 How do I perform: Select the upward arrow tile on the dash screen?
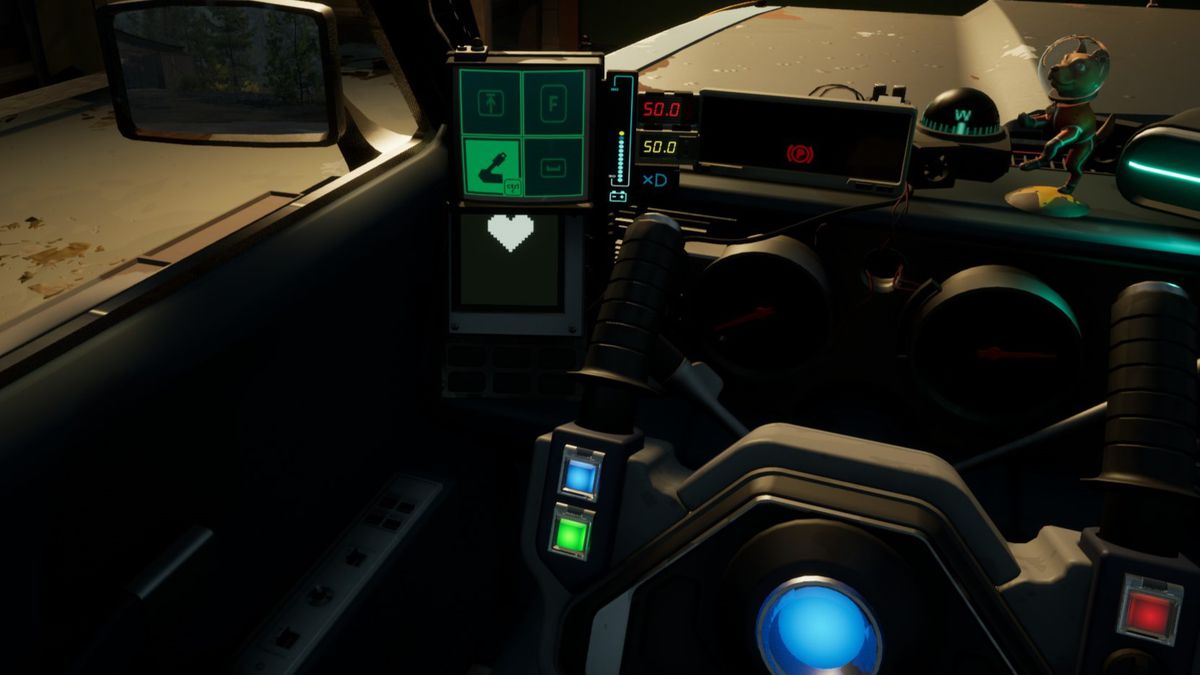point(491,102)
